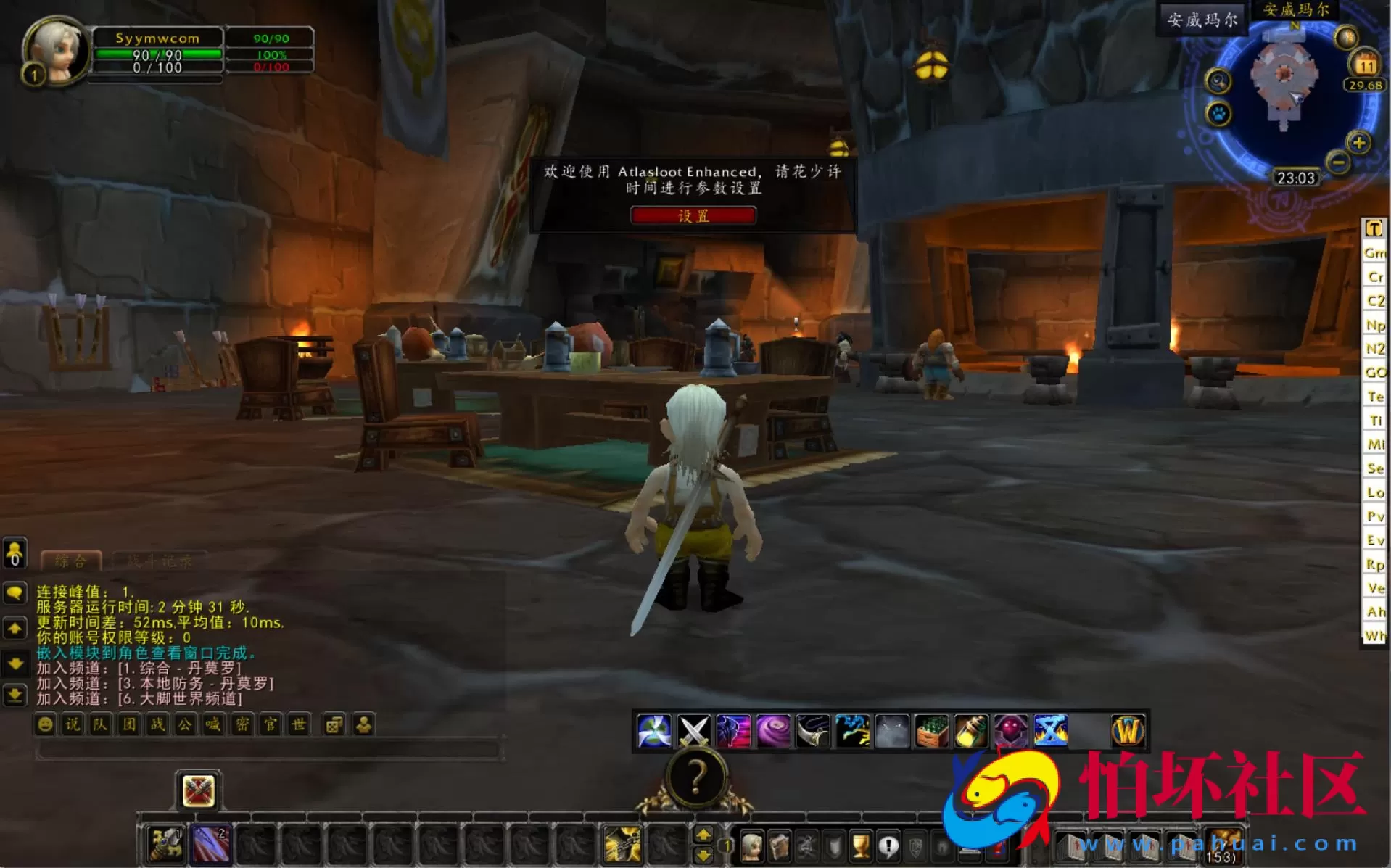The width and height of the screenshot is (1391, 868).
Task: Click the crossed swords addon icon
Action: [x=695, y=730]
